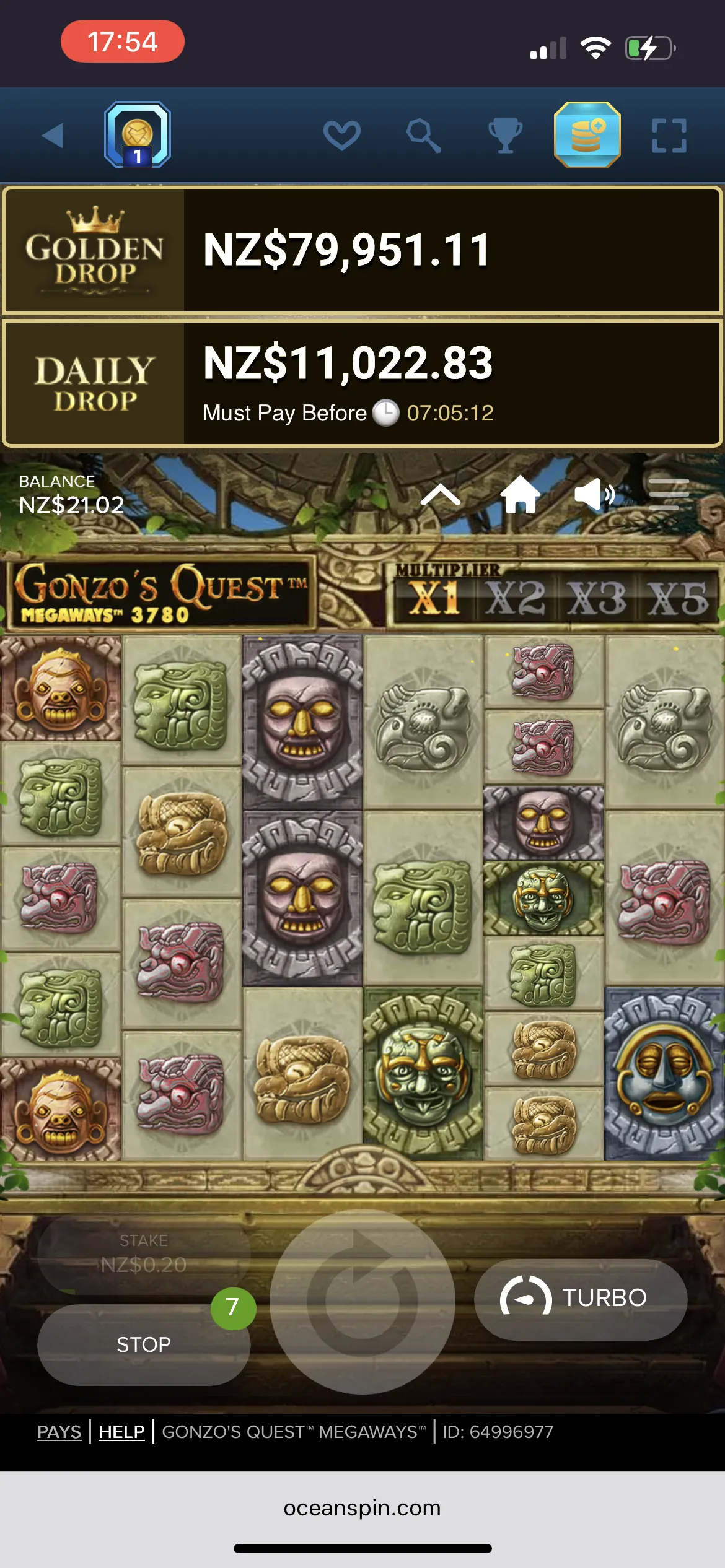Open the PAYS paytable link
The width and height of the screenshot is (725, 1568).
click(x=59, y=1432)
